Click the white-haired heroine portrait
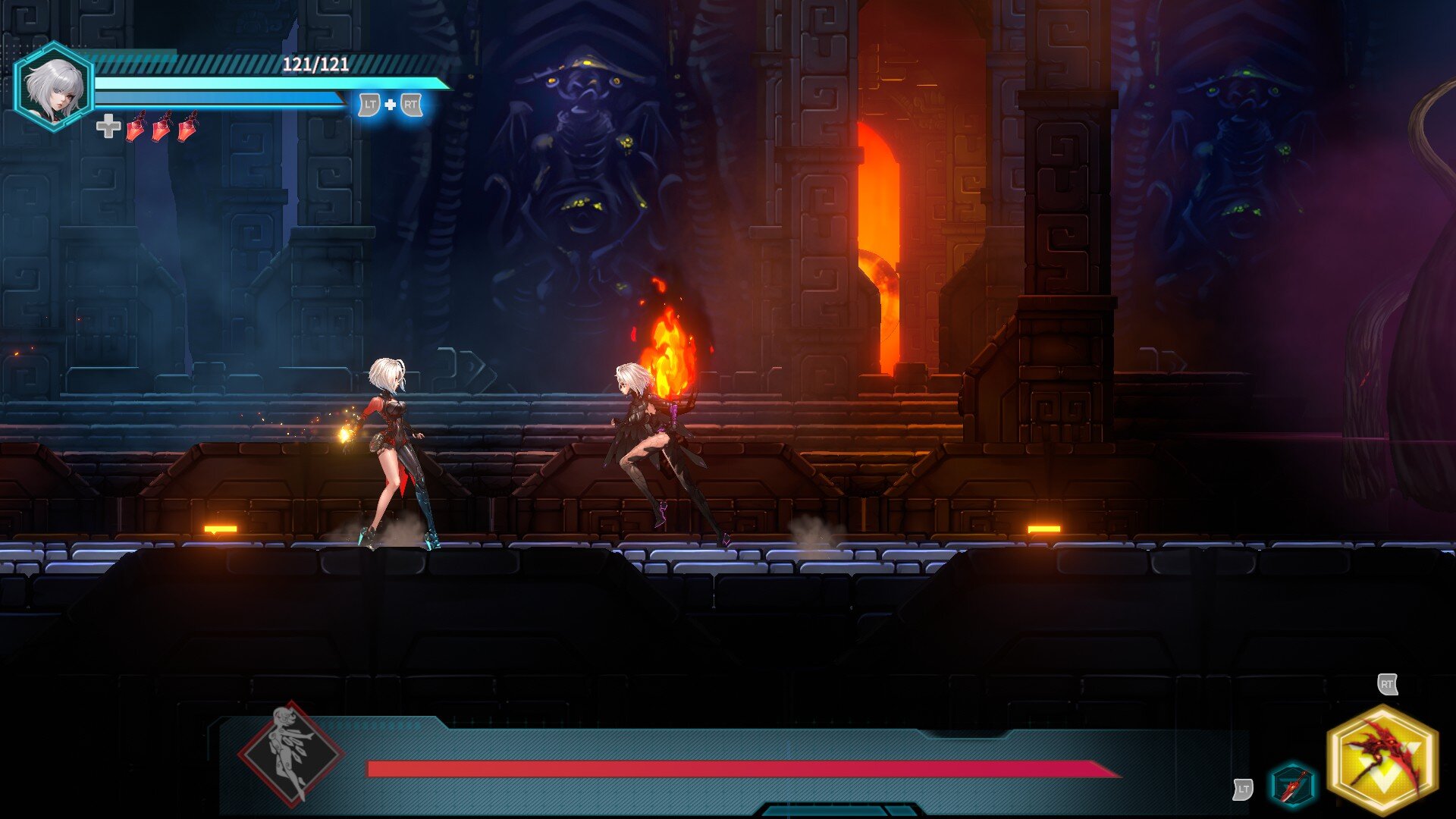The height and width of the screenshot is (819, 1456). click(x=53, y=88)
